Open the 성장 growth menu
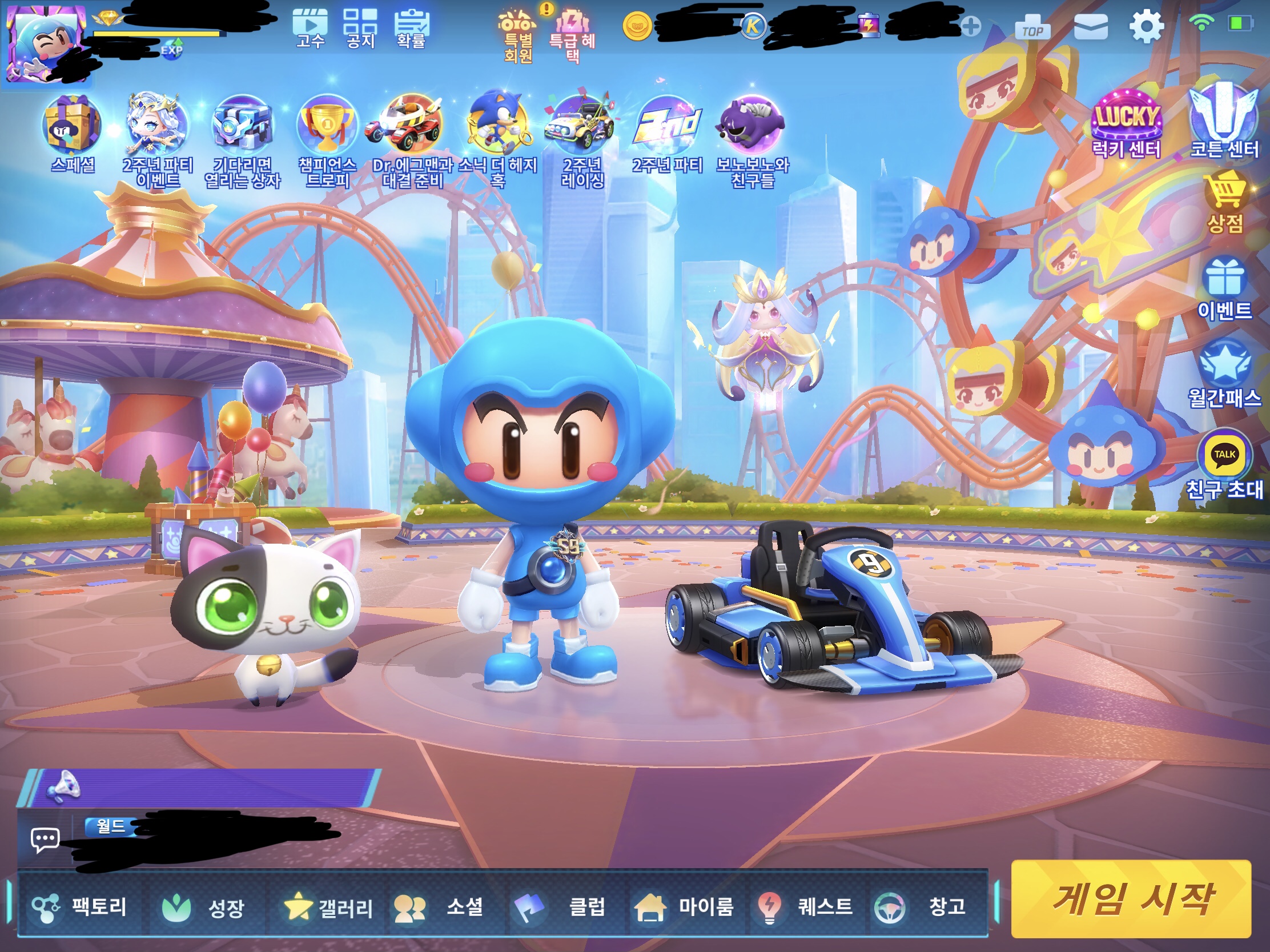Viewport: 1270px width, 952px height. tap(203, 907)
